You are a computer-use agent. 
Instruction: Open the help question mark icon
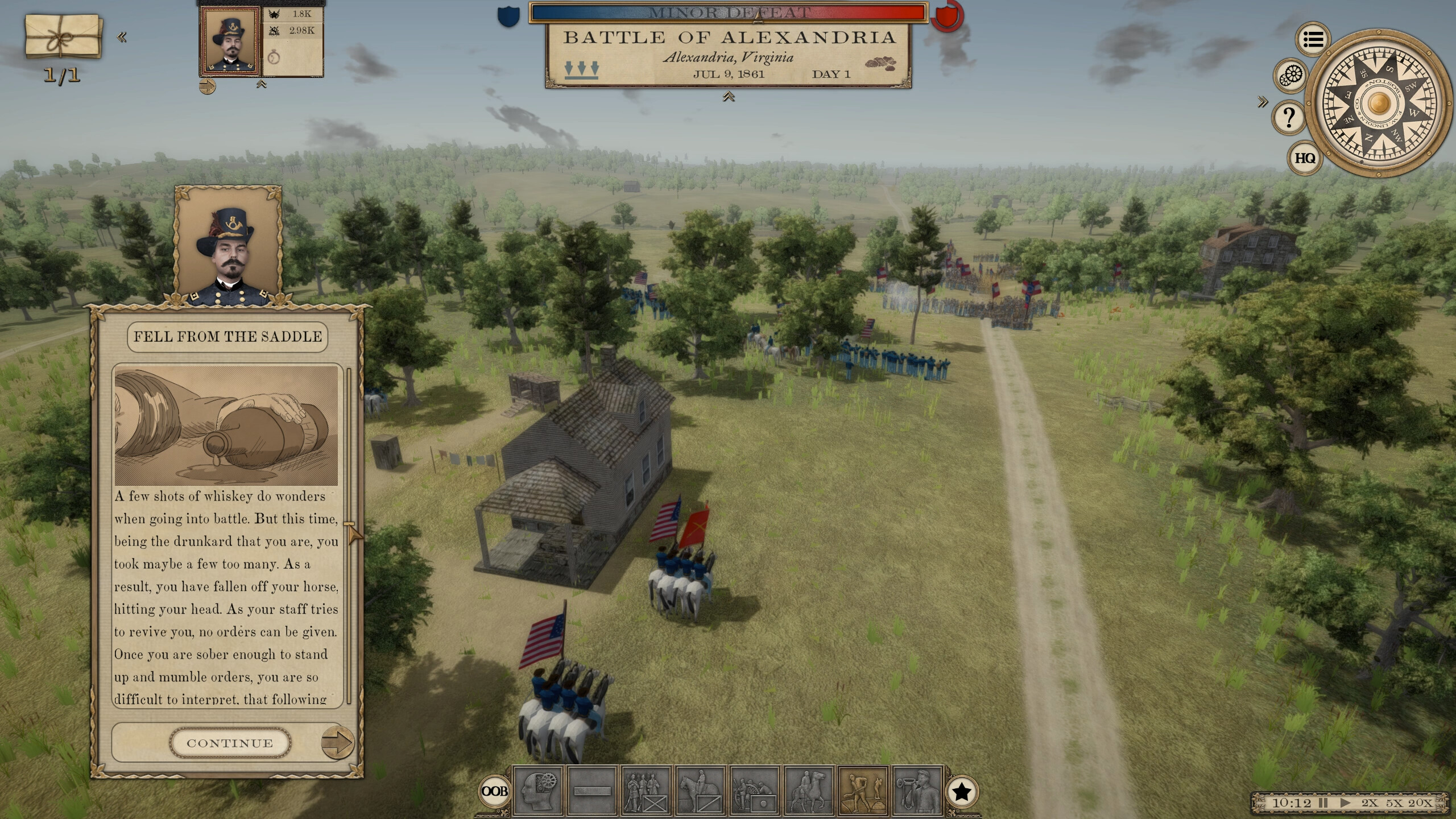[1289, 118]
